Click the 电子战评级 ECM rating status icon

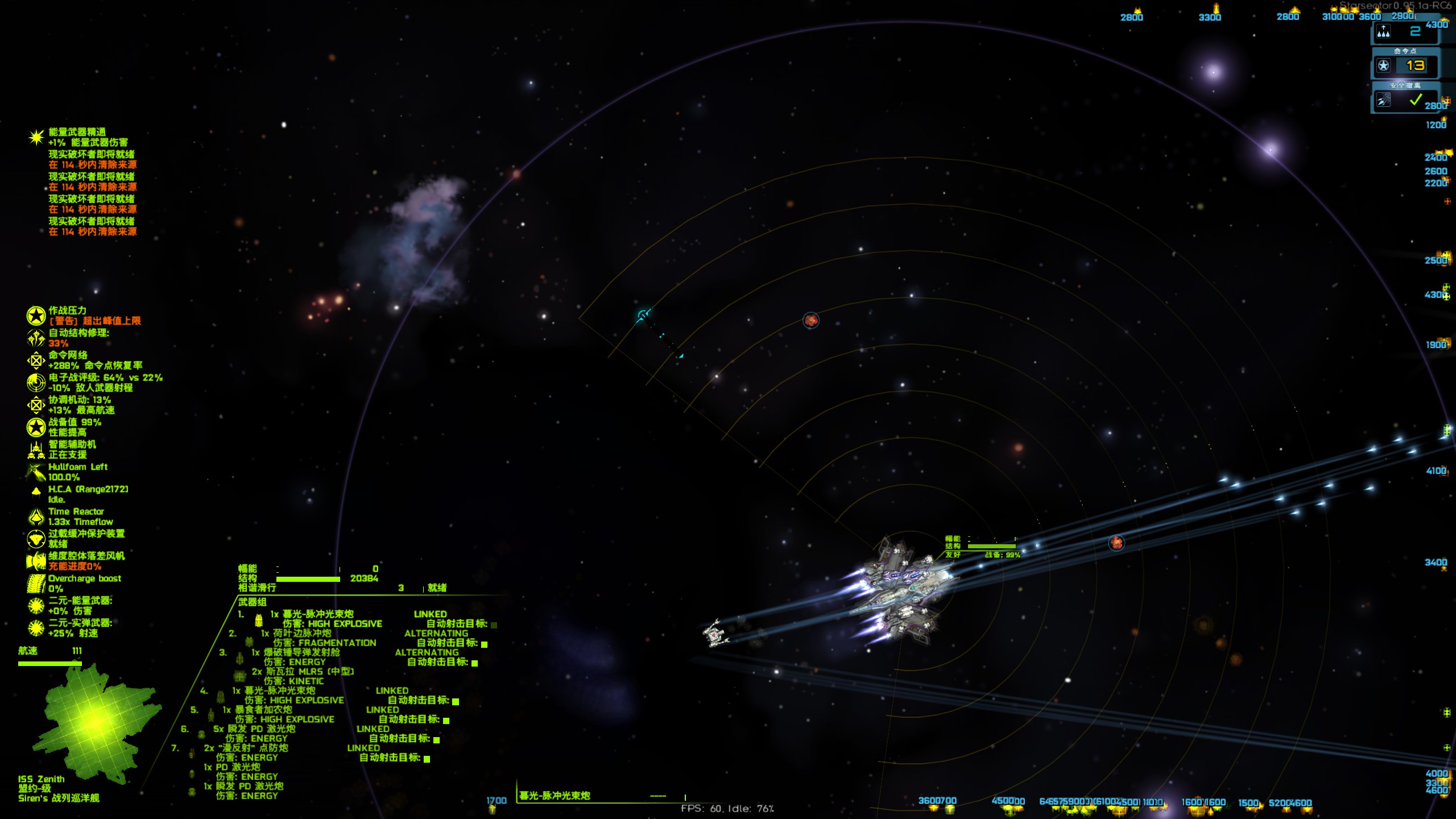coord(36,383)
